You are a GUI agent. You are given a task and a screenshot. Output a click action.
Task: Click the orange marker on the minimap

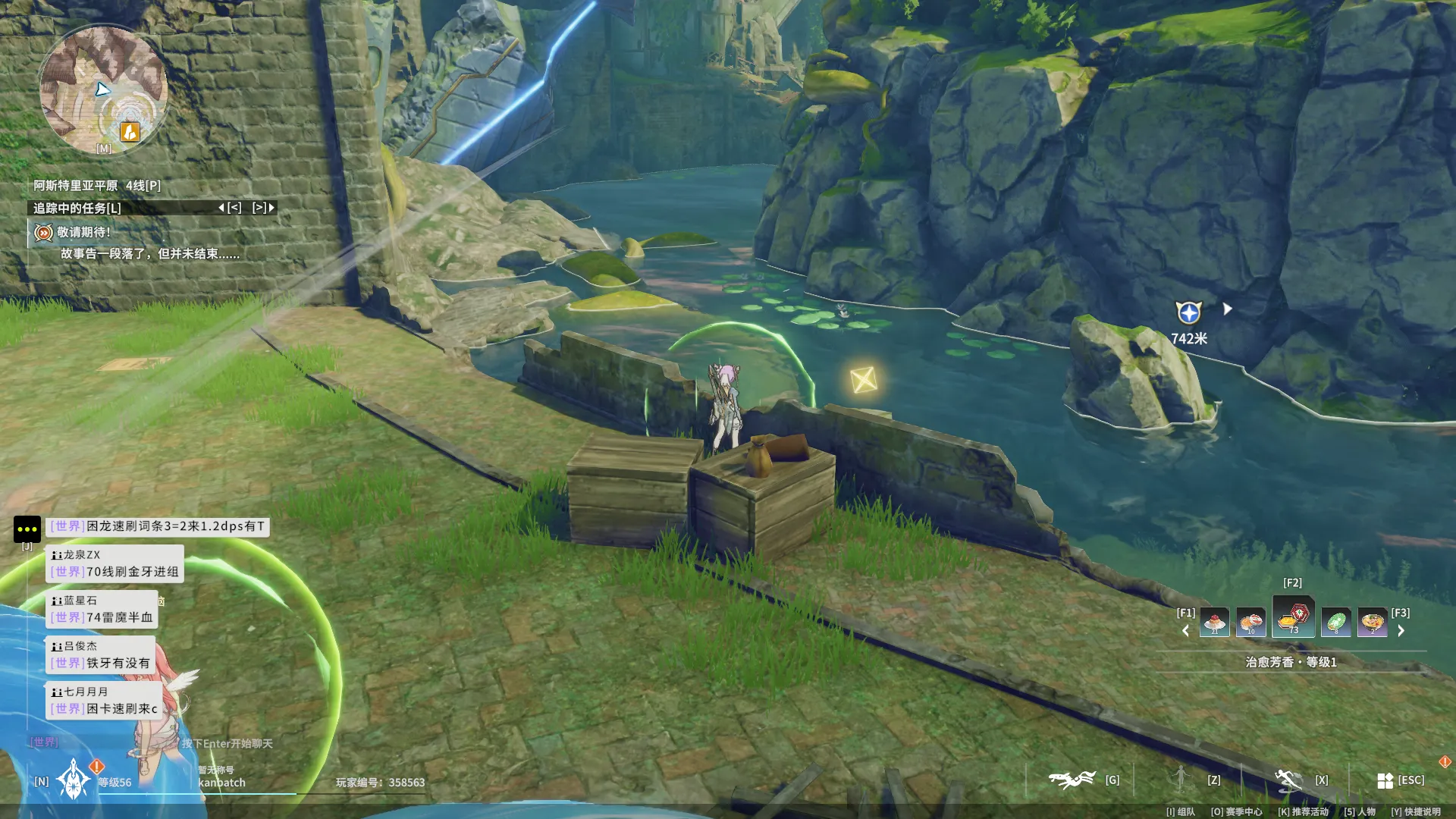(x=130, y=133)
